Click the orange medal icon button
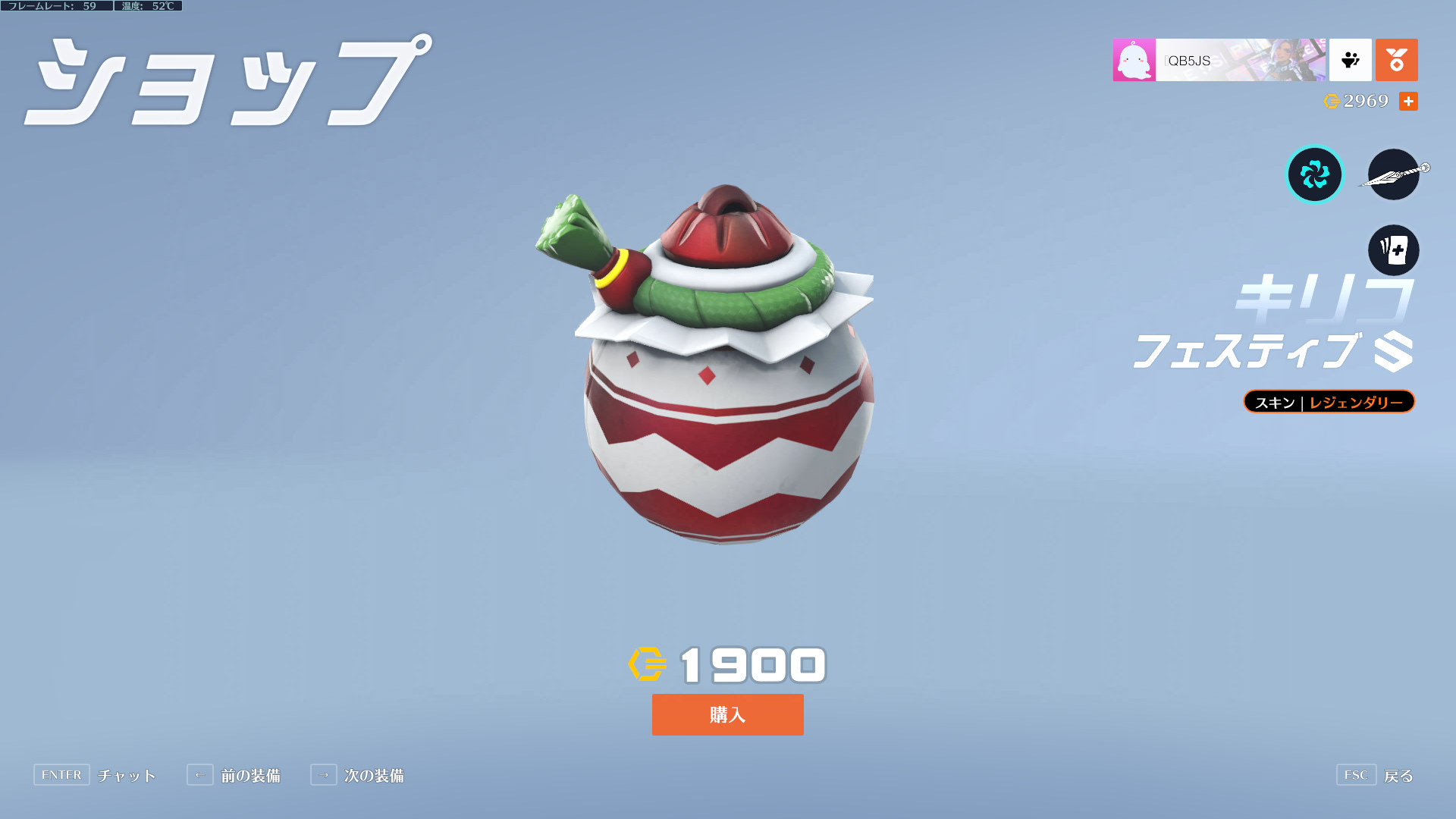The height and width of the screenshot is (819, 1456). coord(1396,60)
